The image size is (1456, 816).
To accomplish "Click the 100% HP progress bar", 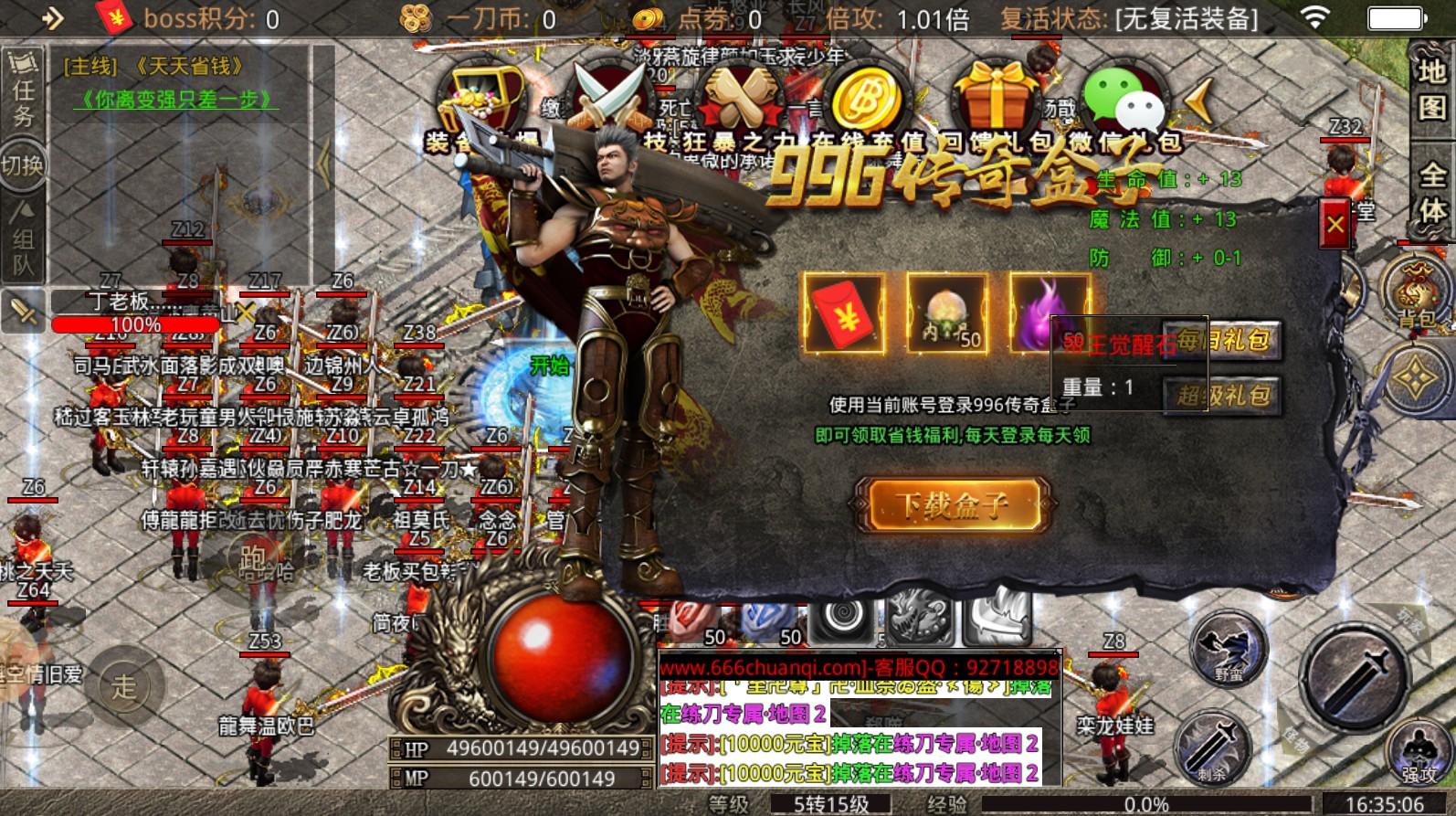I will [x=132, y=323].
